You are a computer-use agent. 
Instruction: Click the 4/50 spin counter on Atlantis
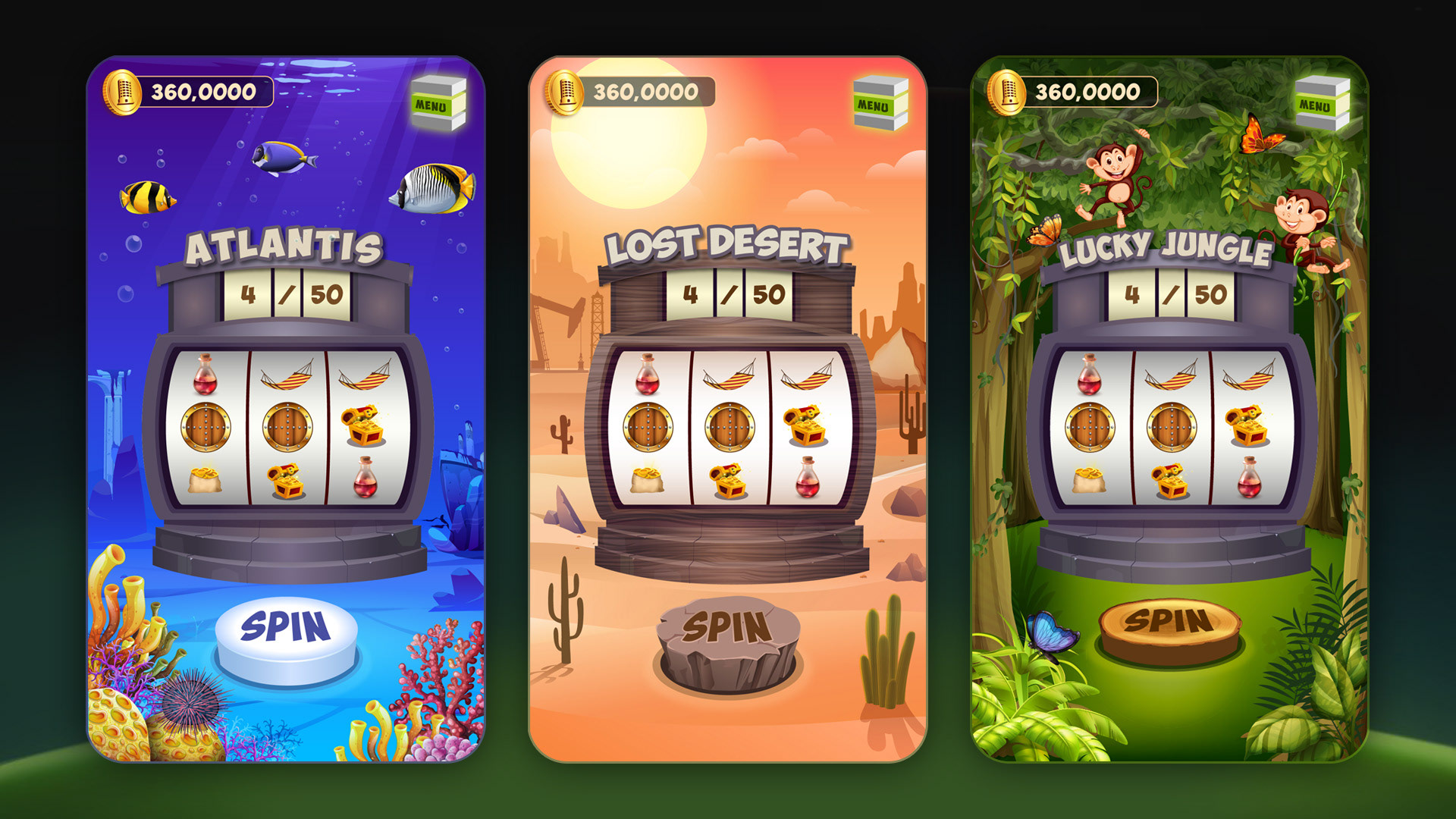click(x=290, y=296)
